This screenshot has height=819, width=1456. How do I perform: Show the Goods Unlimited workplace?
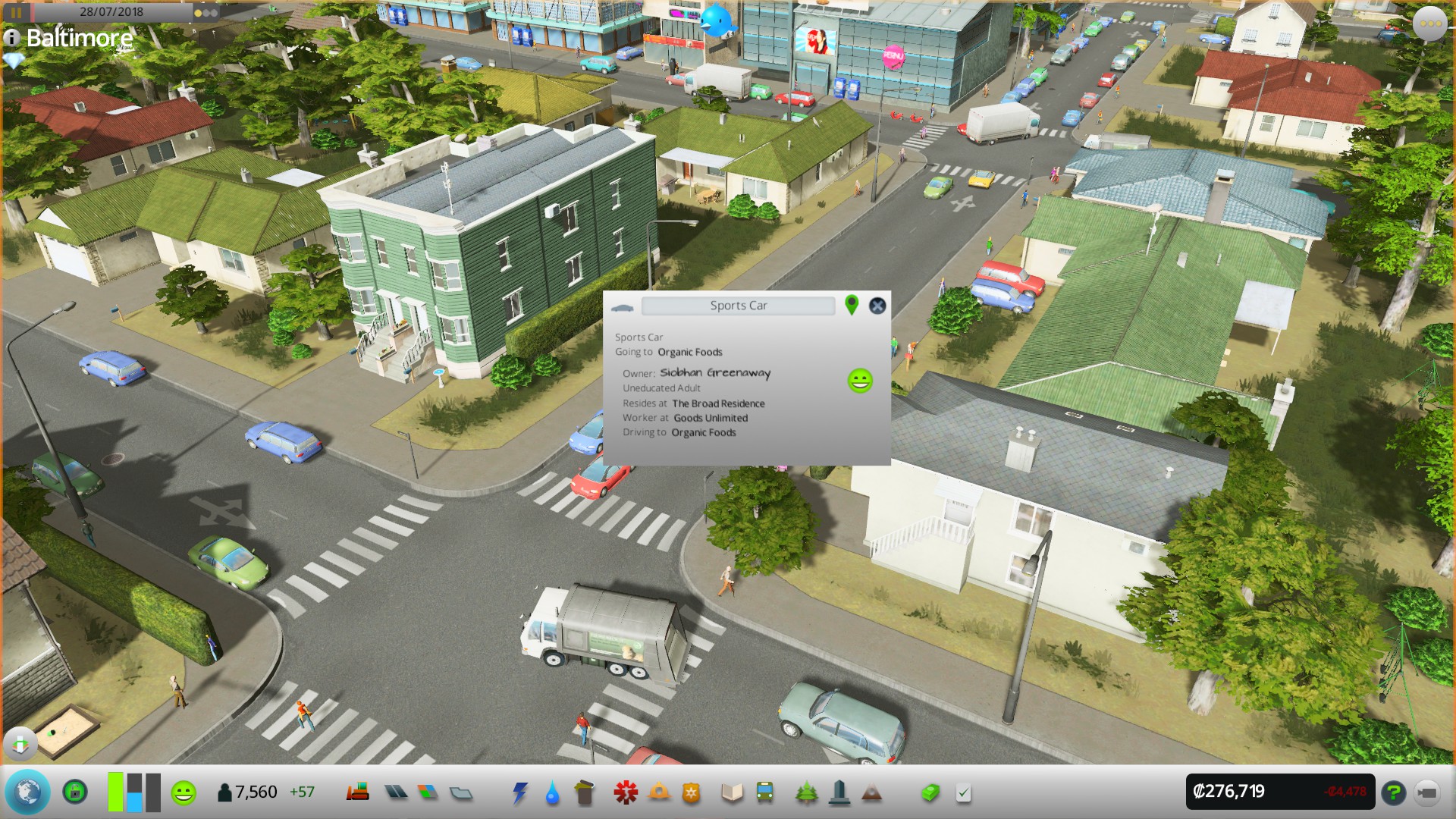pyautogui.click(x=711, y=418)
